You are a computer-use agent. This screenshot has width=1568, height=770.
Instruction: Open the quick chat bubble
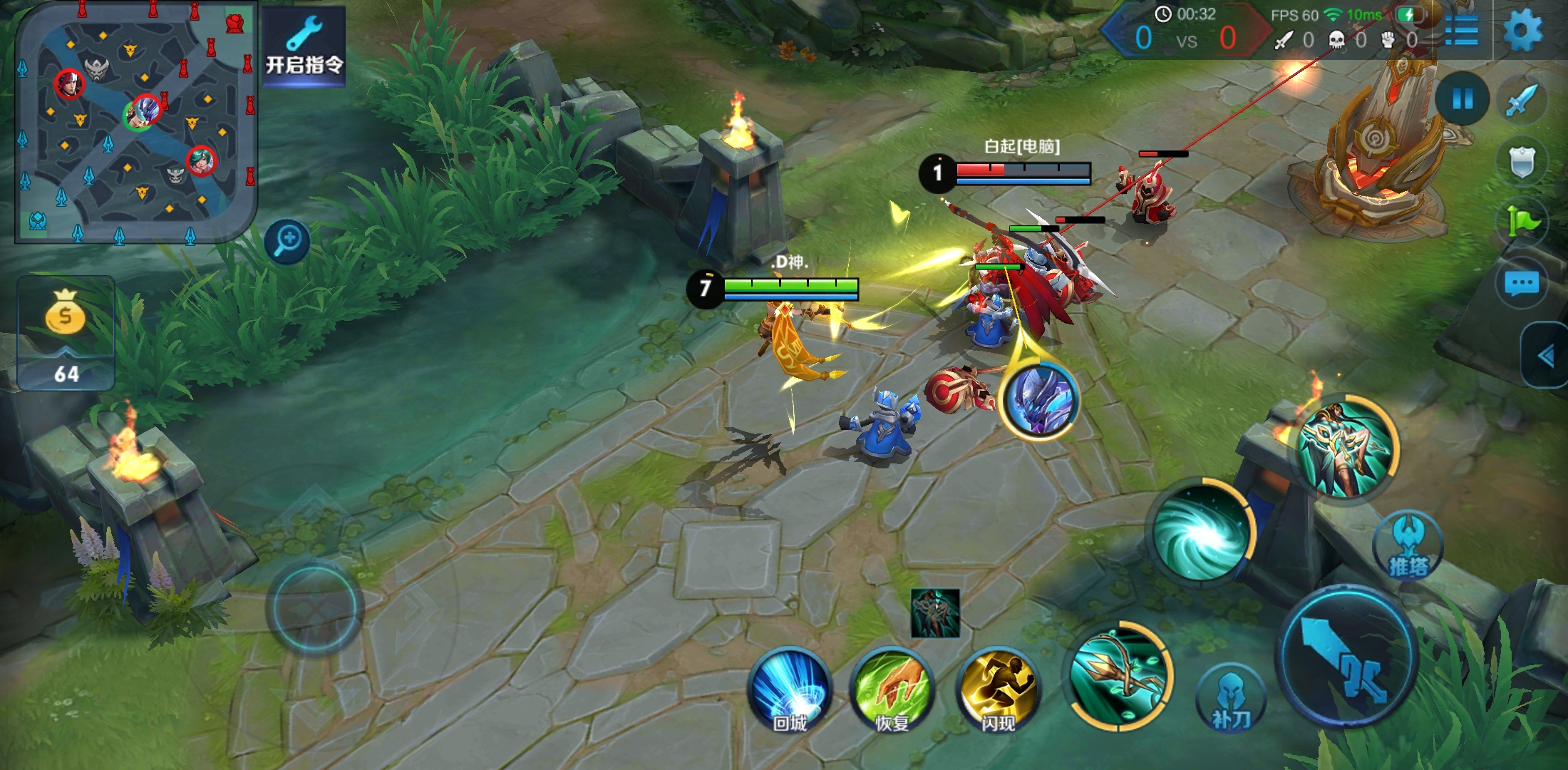pos(1522,284)
